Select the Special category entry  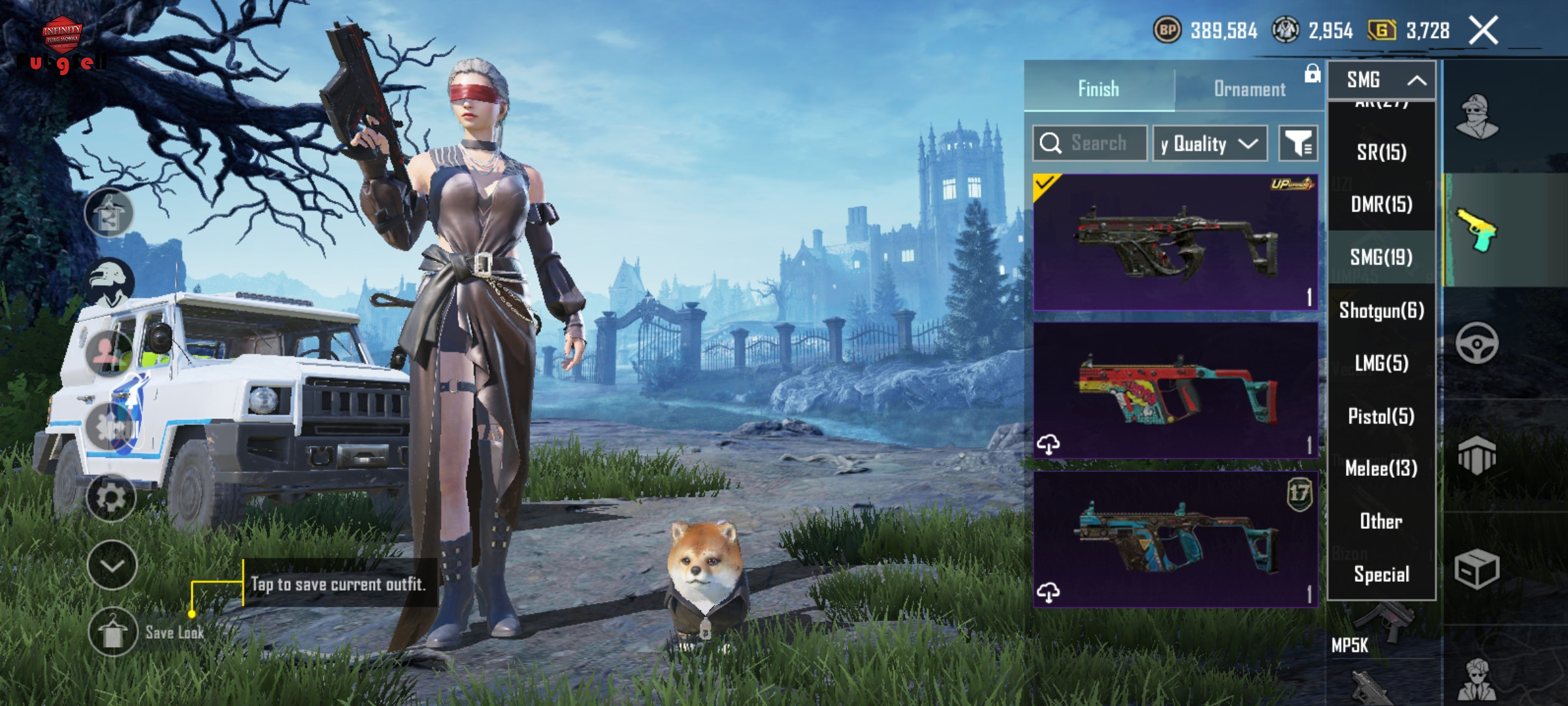[1381, 575]
